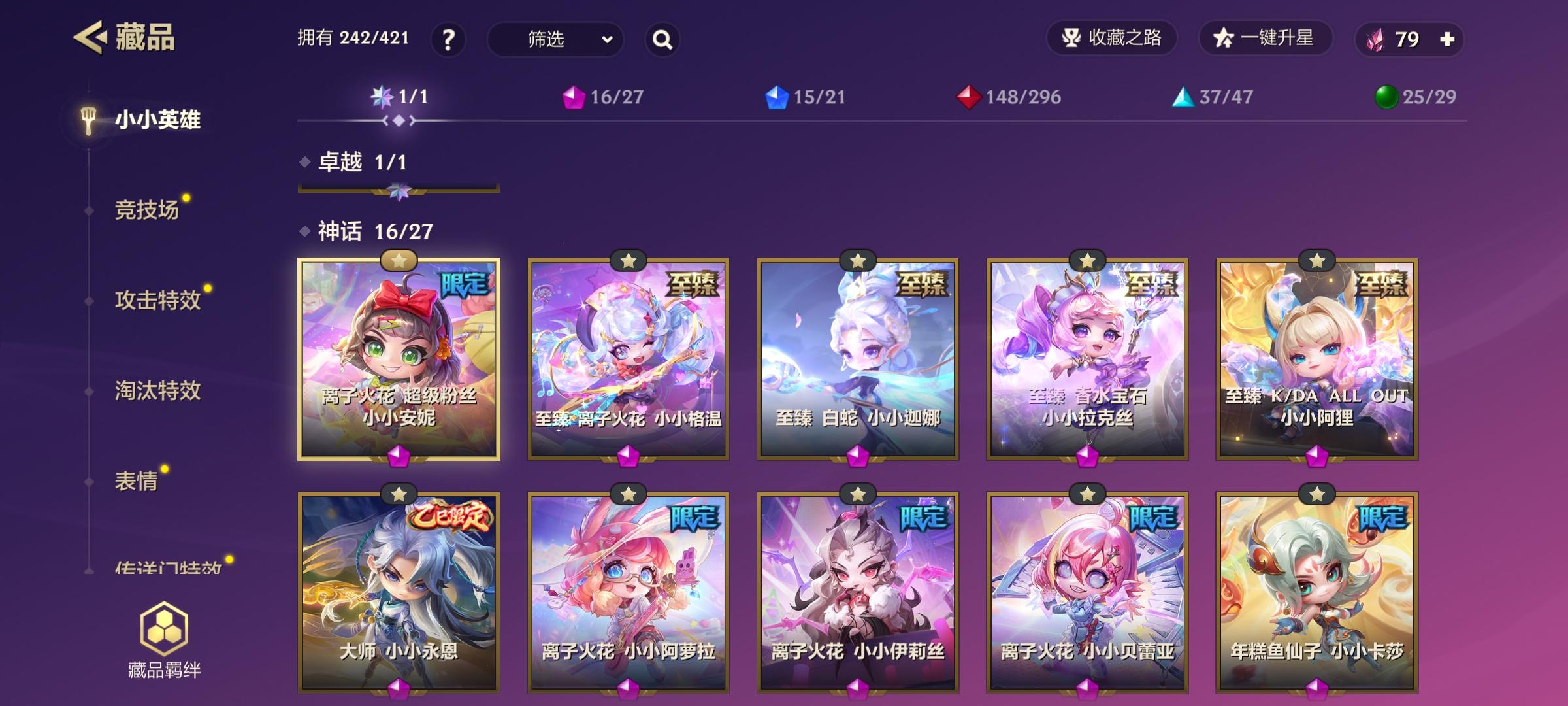Click the 一键升星 button
Image resolution: width=1568 pixels, height=706 pixels.
click(x=1266, y=39)
